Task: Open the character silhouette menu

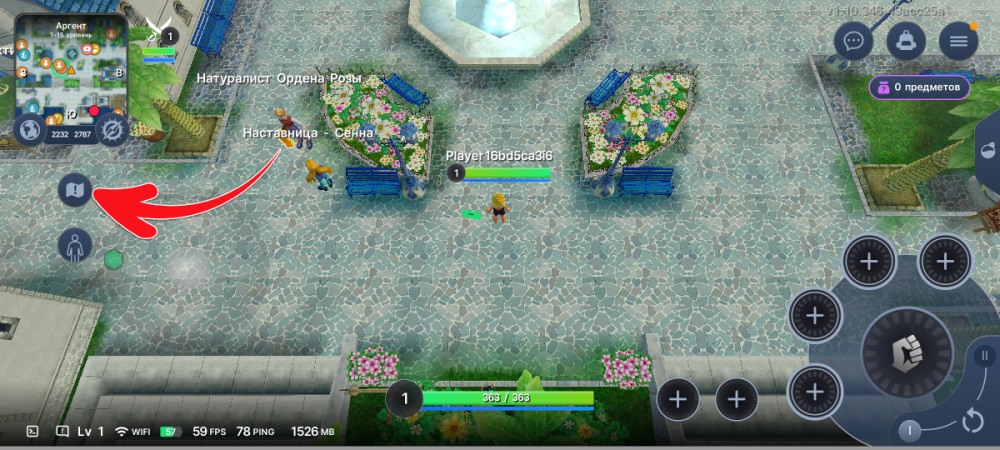Action: click(x=75, y=244)
